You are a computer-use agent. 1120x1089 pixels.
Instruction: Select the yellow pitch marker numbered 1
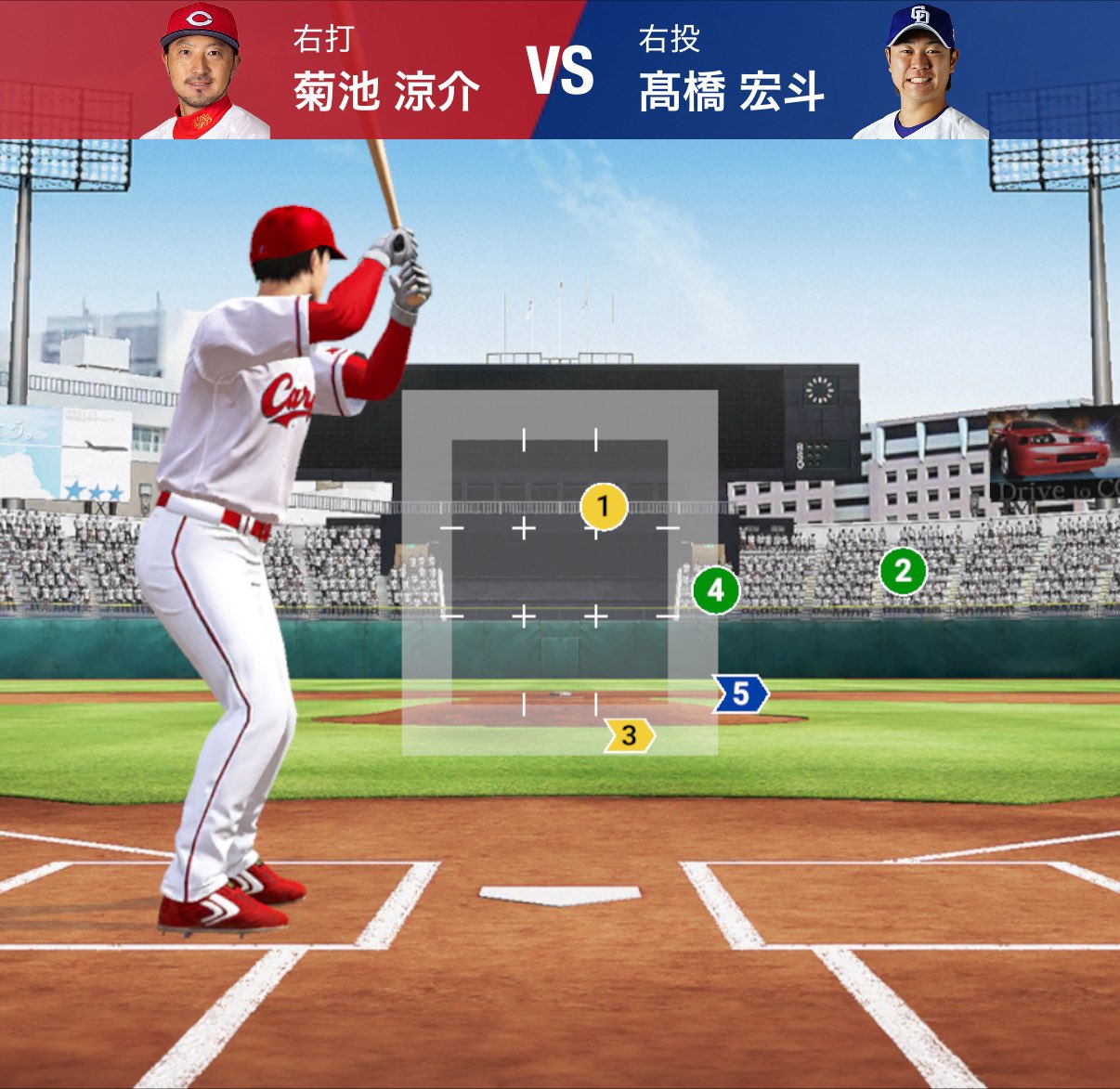pyautogui.click(x=604, y=507)
